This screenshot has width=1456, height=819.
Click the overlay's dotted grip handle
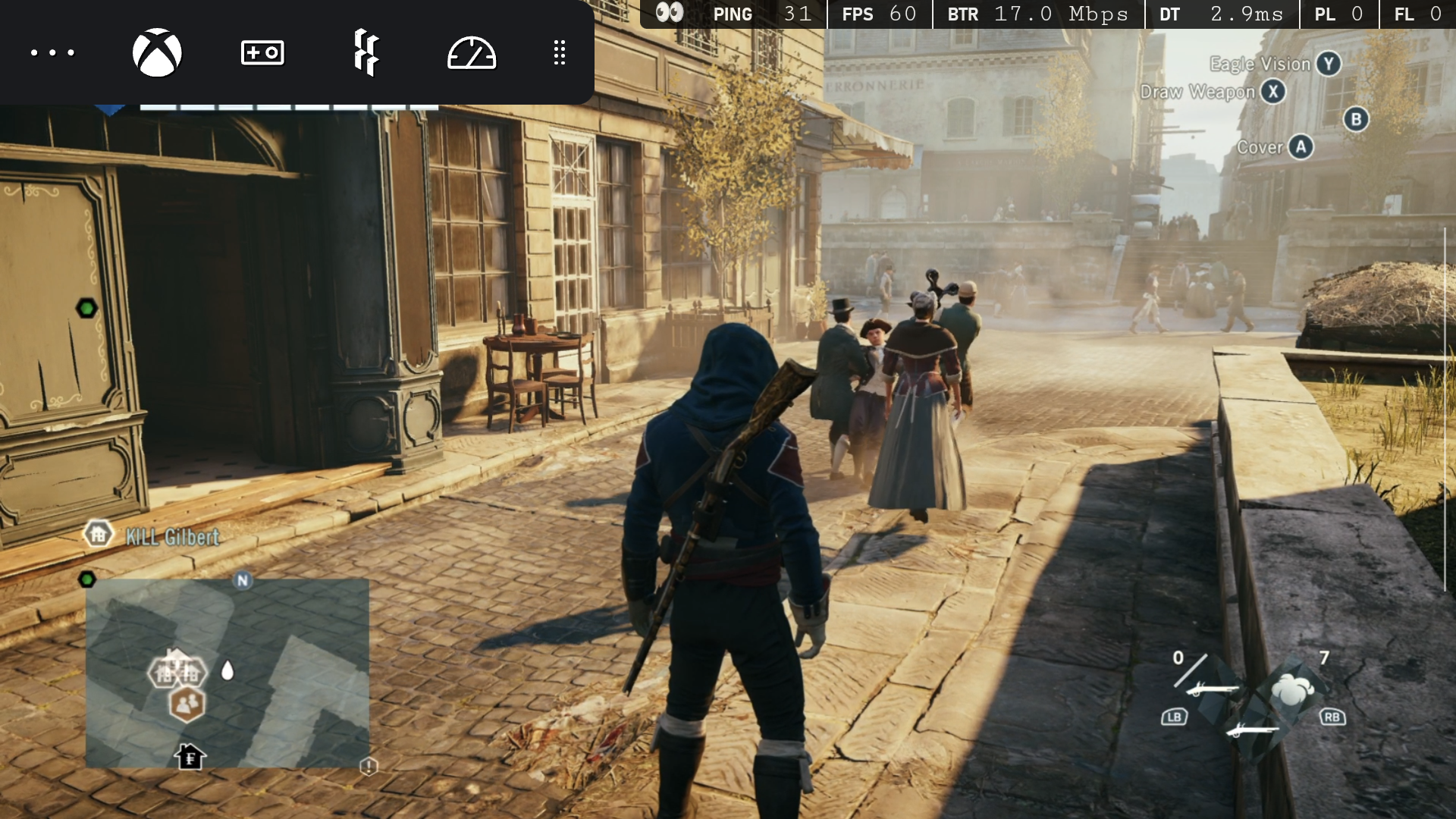pos(560,52)
